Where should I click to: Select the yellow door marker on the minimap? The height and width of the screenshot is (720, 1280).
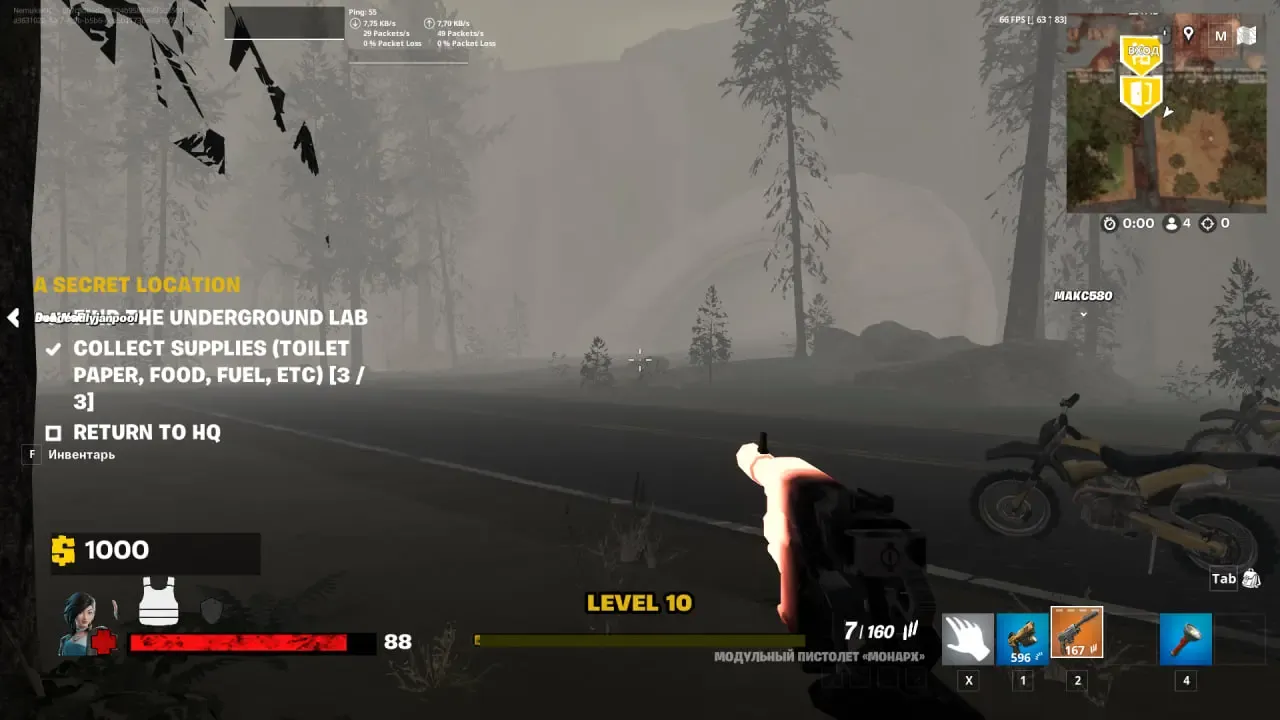pos(1141,94)
